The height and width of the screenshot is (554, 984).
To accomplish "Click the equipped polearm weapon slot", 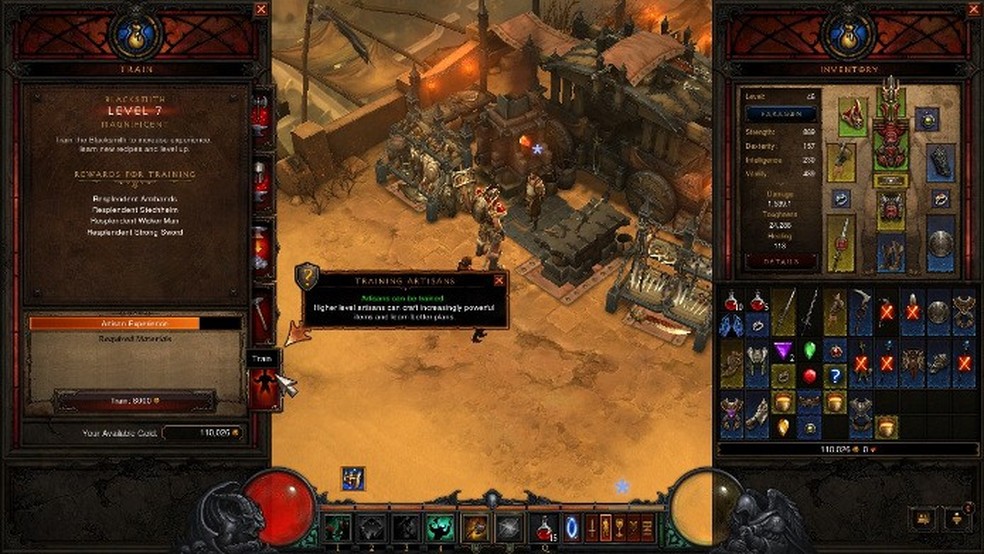I will [840, 243].
